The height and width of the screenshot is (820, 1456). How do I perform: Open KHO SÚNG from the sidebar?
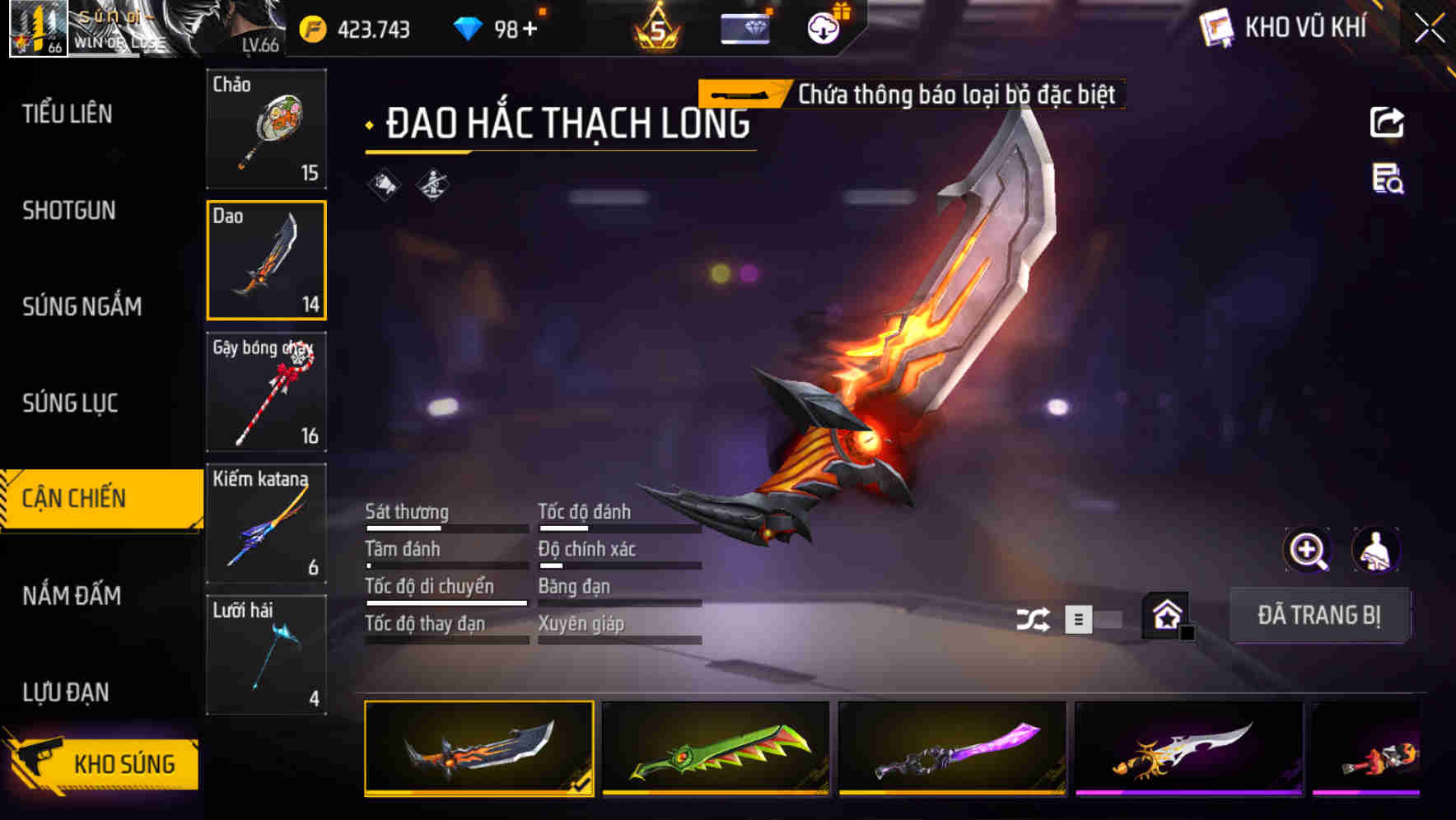(x=105, y=763)
